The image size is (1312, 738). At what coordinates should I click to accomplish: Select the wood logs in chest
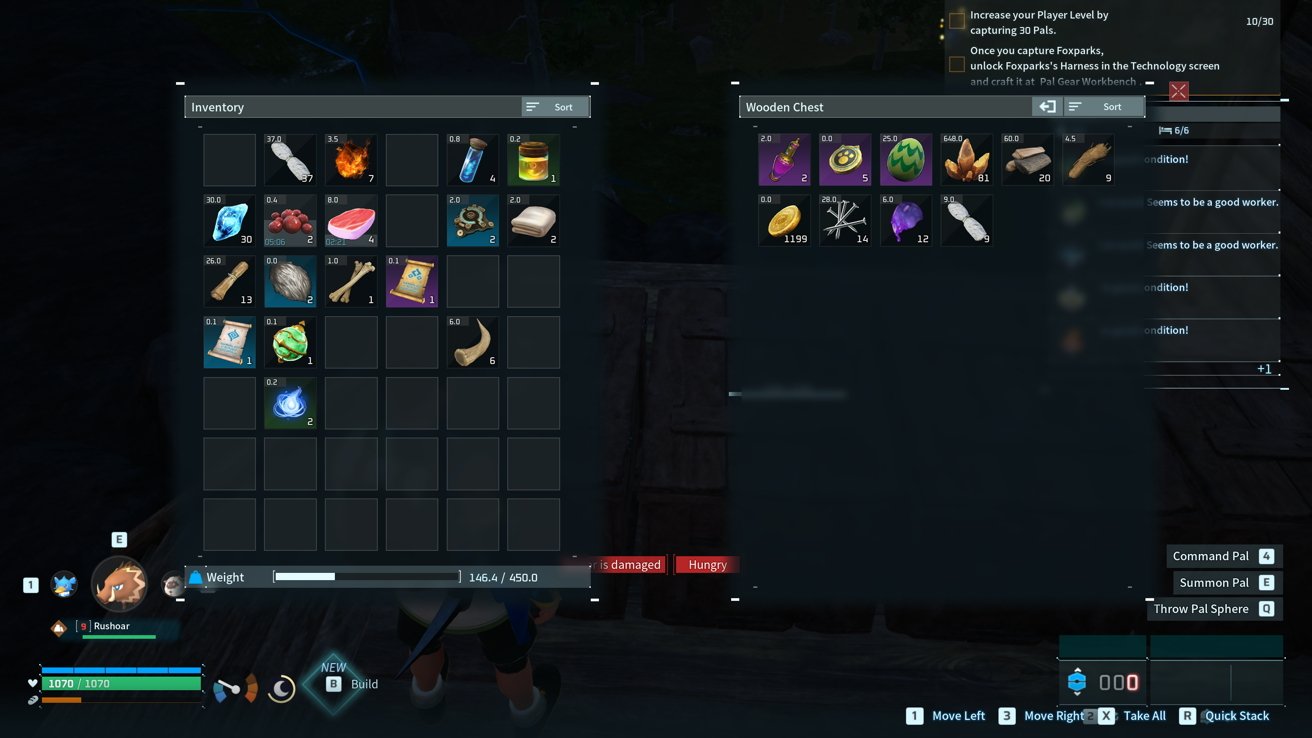pos(1028,160)
